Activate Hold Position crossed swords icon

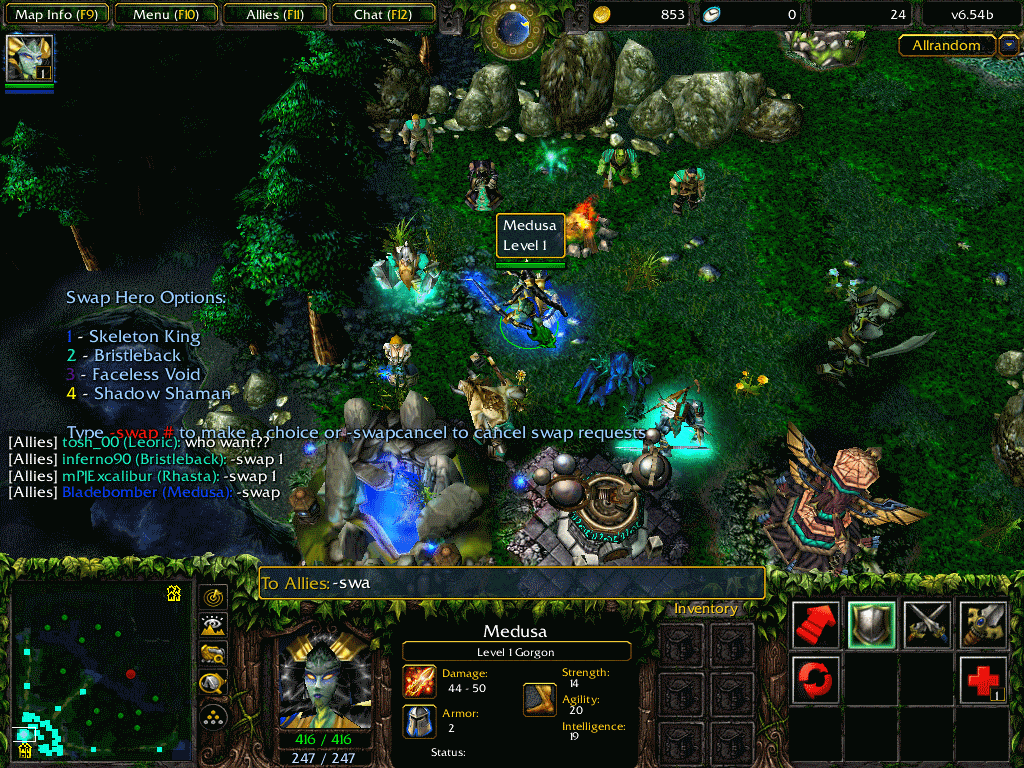(x=927, y=625)
